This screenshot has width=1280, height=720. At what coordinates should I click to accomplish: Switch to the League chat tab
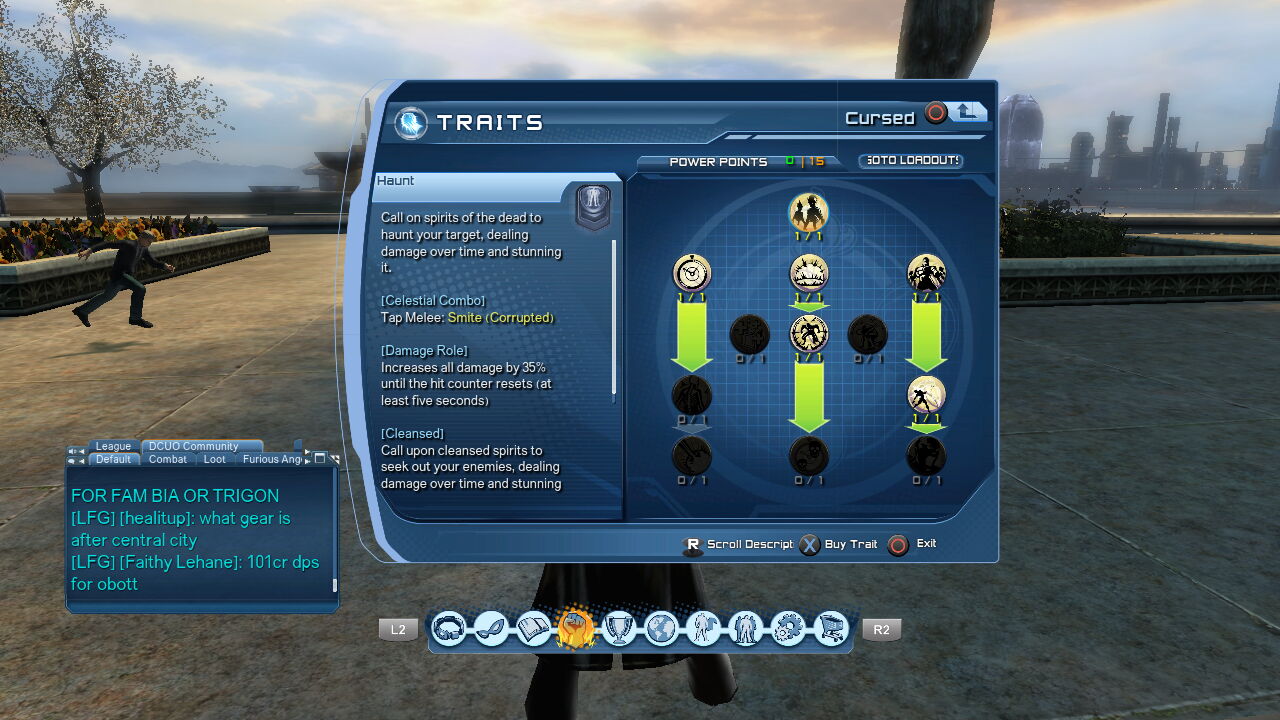pyautogui.click(x=113, y=446)
